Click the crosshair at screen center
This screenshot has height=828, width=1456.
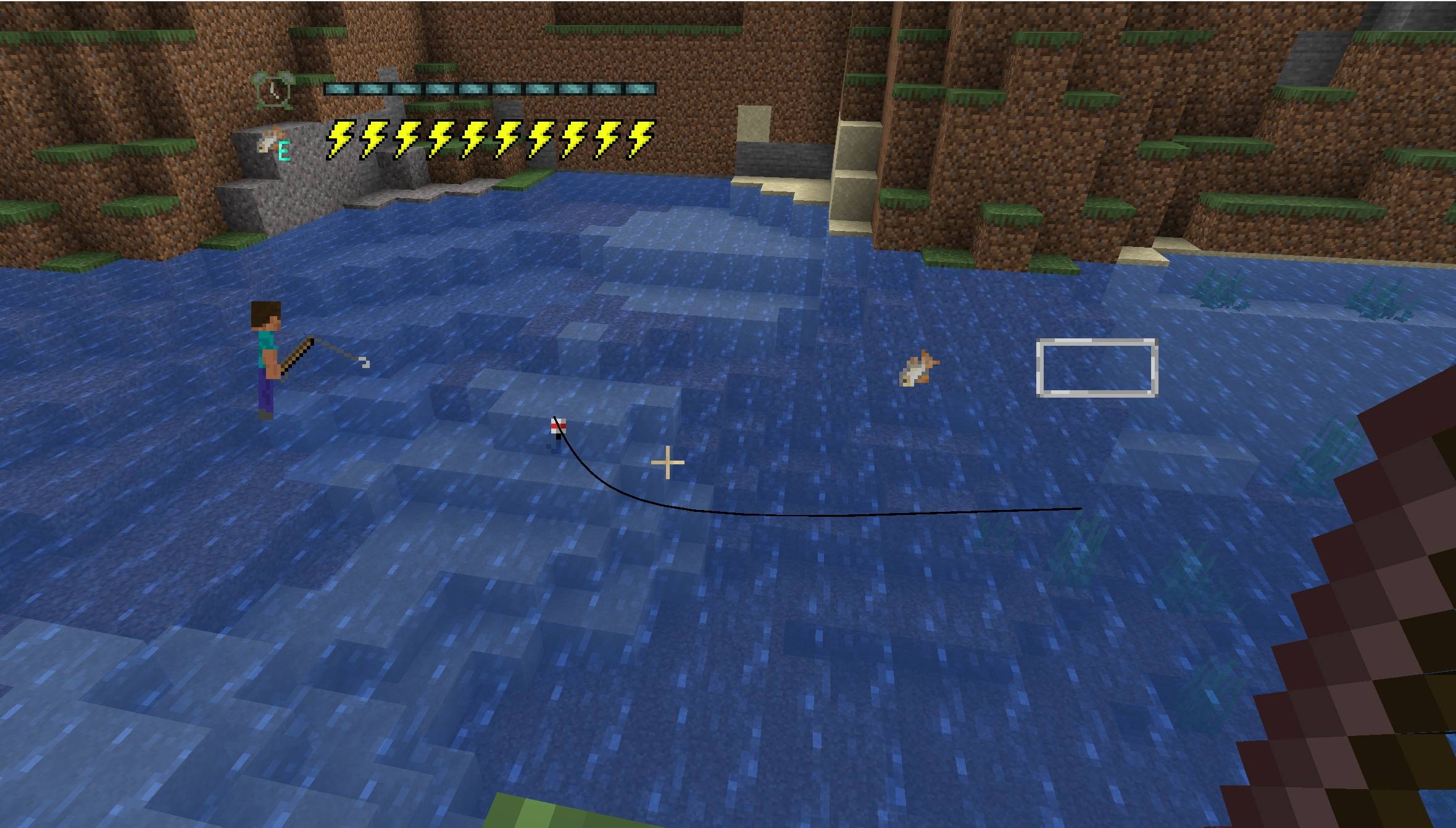pos(667,462)
